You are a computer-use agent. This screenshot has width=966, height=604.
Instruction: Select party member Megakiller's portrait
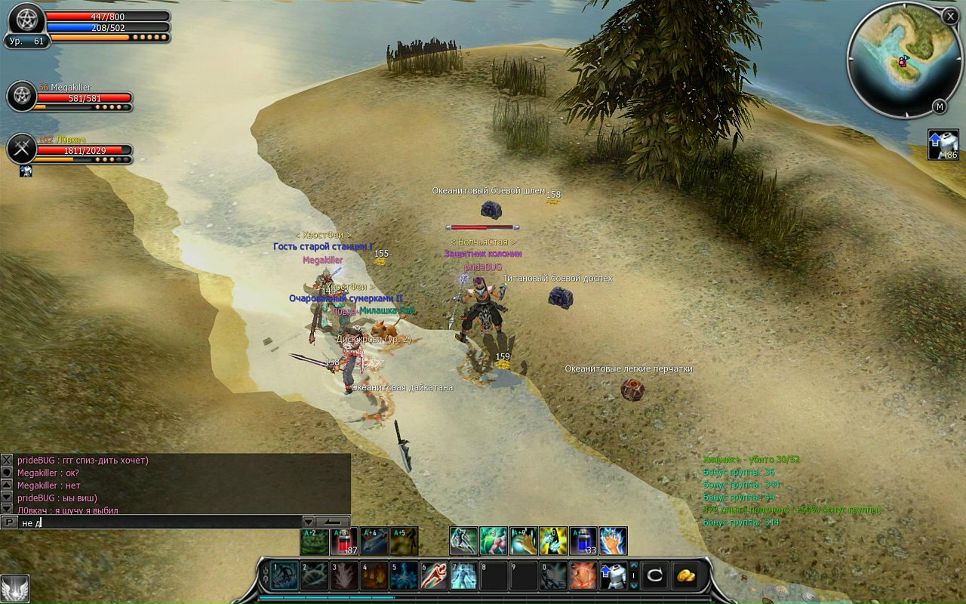[x=21, y=96]
